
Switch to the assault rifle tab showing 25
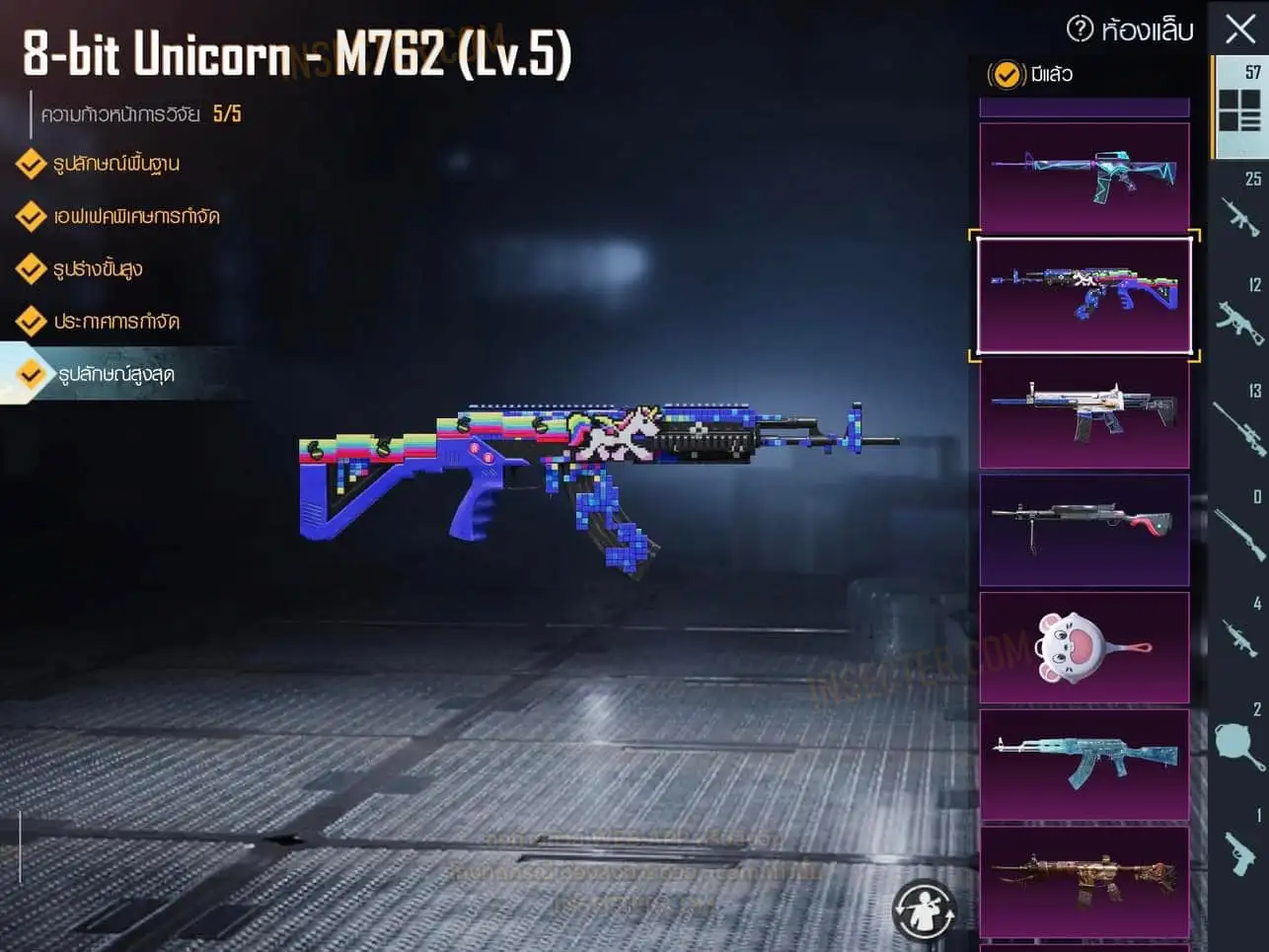pos(1239,209)
